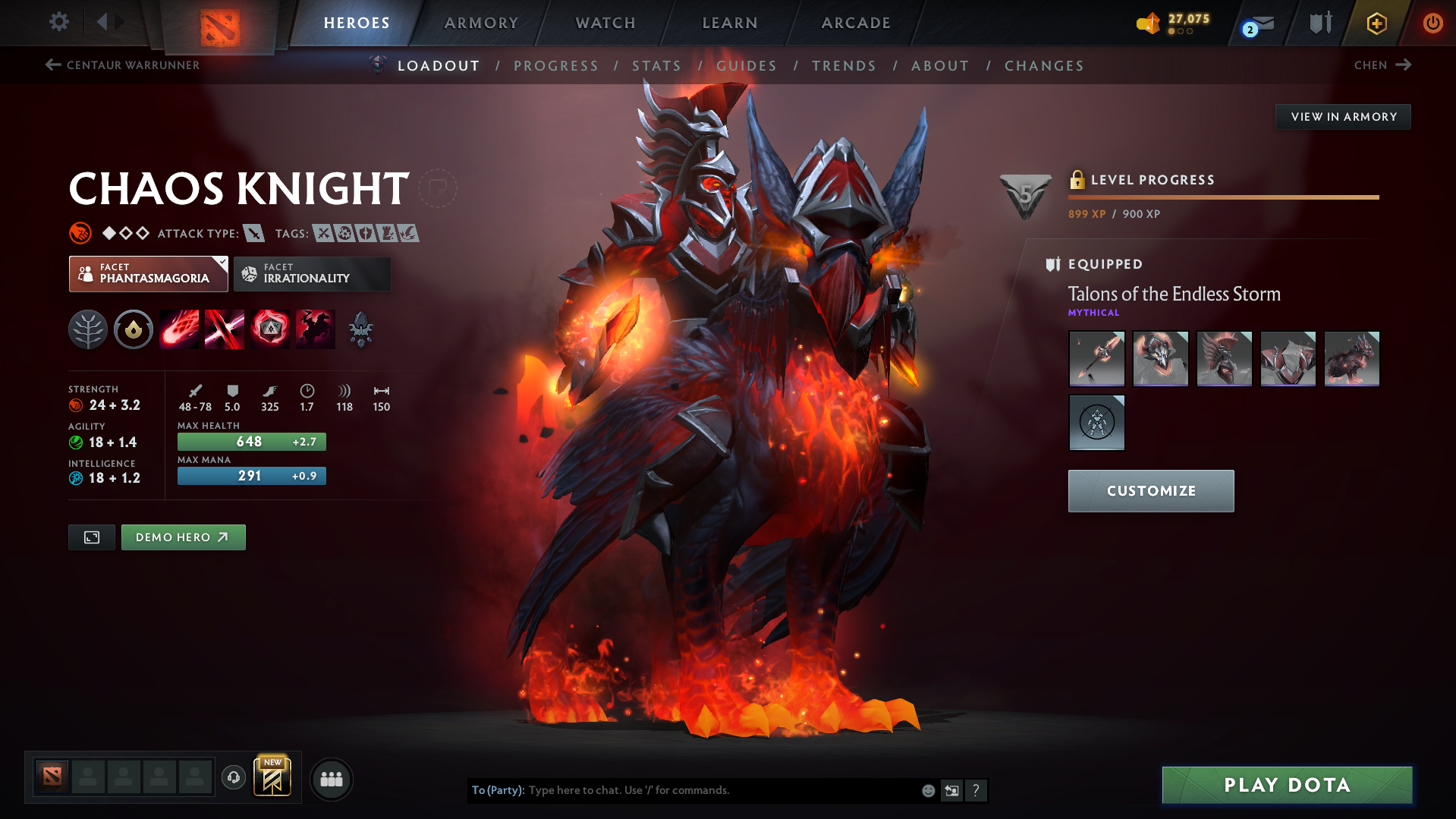Viewport: 1456px width, 819px height.
Task: Open voice chat headset icon near party slots
Action: point(233,779)
